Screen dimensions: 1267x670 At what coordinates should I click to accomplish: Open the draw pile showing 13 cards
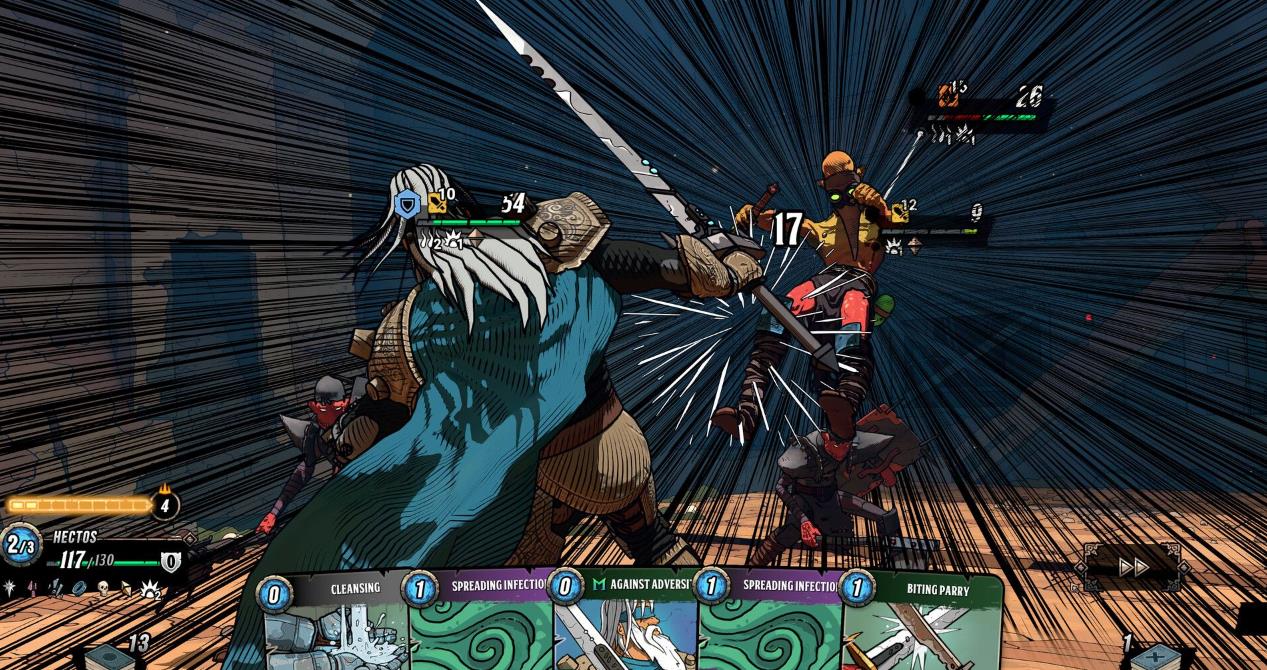110,655
